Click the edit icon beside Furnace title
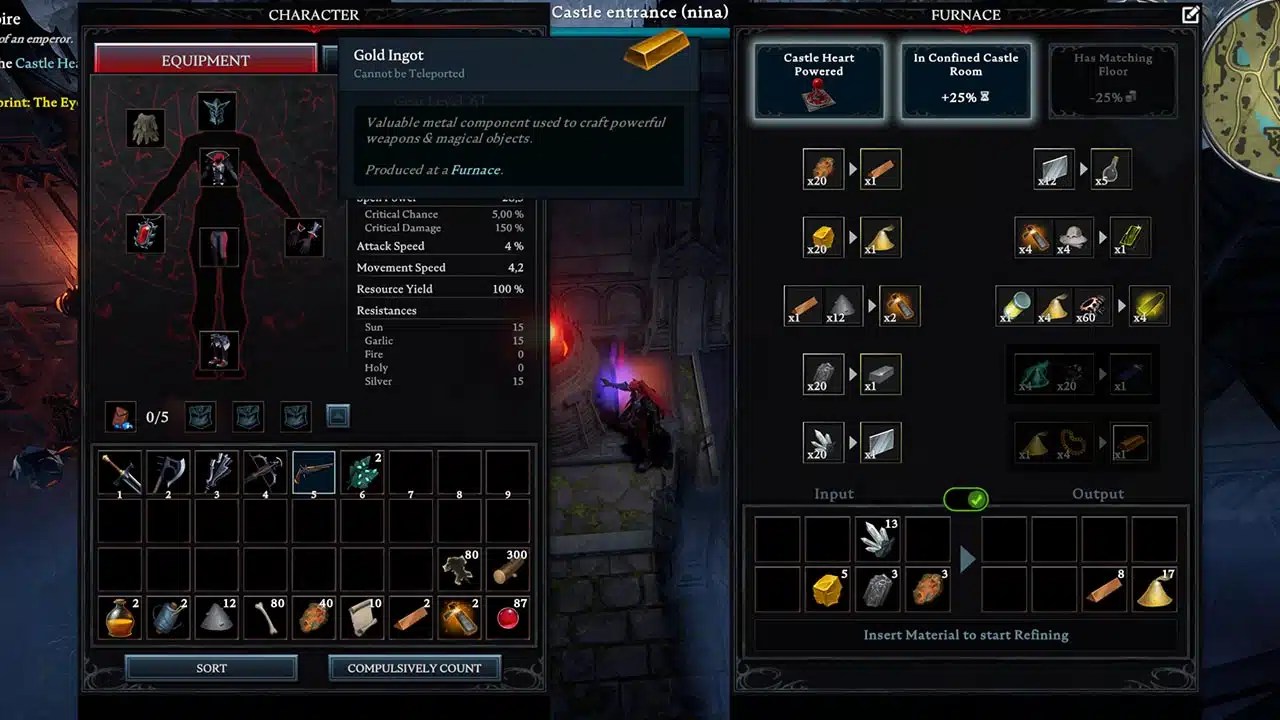 click(x=1188, y=15)
